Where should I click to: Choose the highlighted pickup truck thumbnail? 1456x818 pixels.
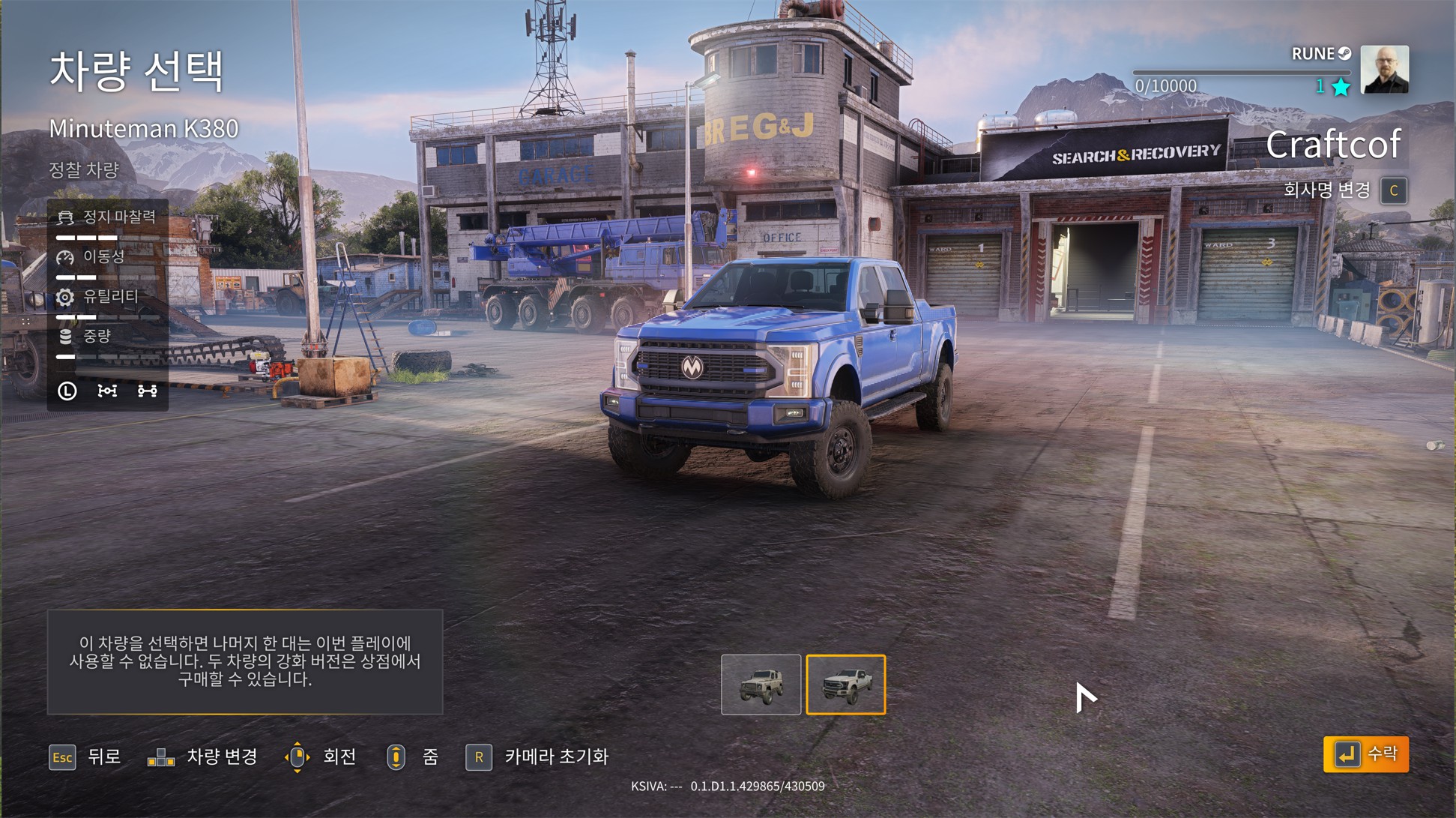(845, 685)
